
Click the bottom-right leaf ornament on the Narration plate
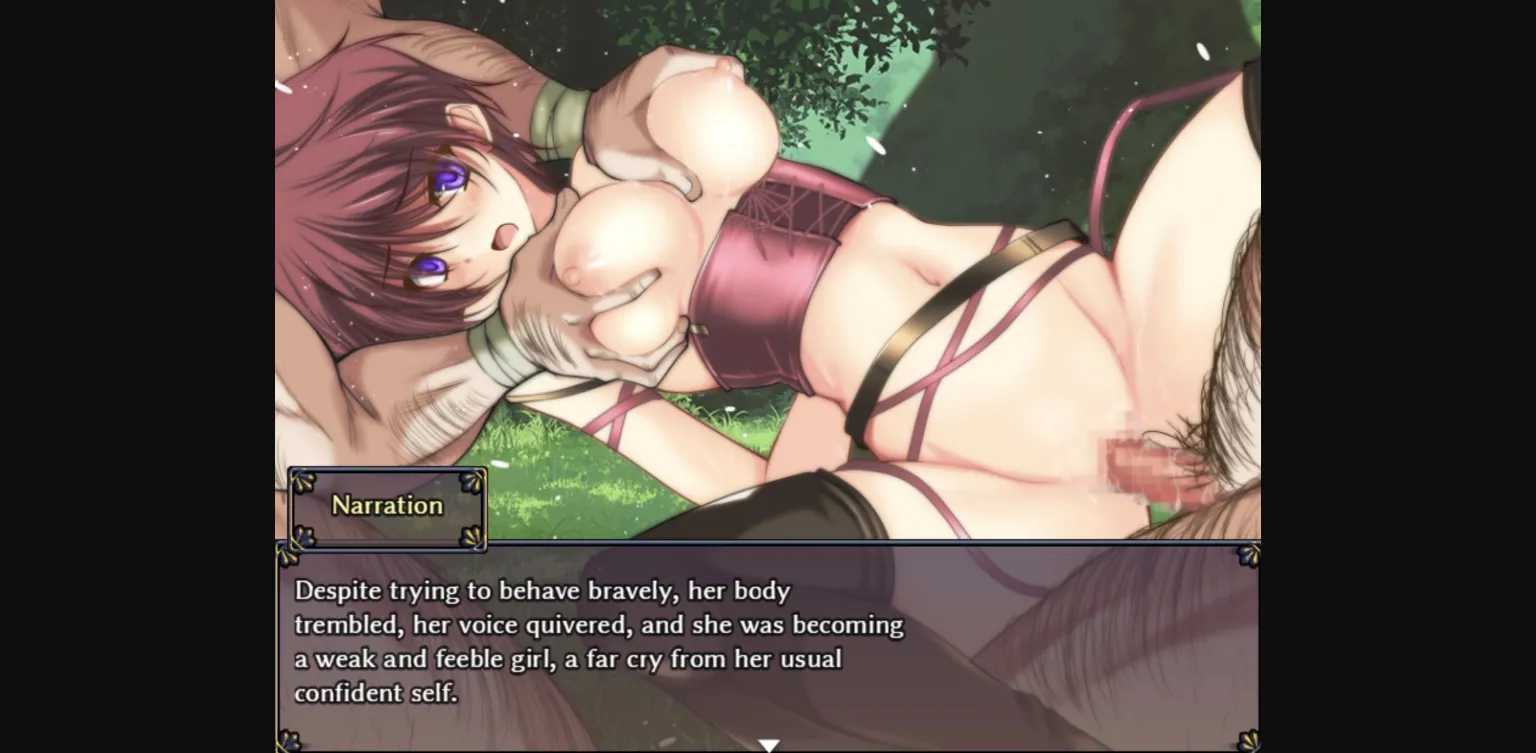tap(470, 537)
